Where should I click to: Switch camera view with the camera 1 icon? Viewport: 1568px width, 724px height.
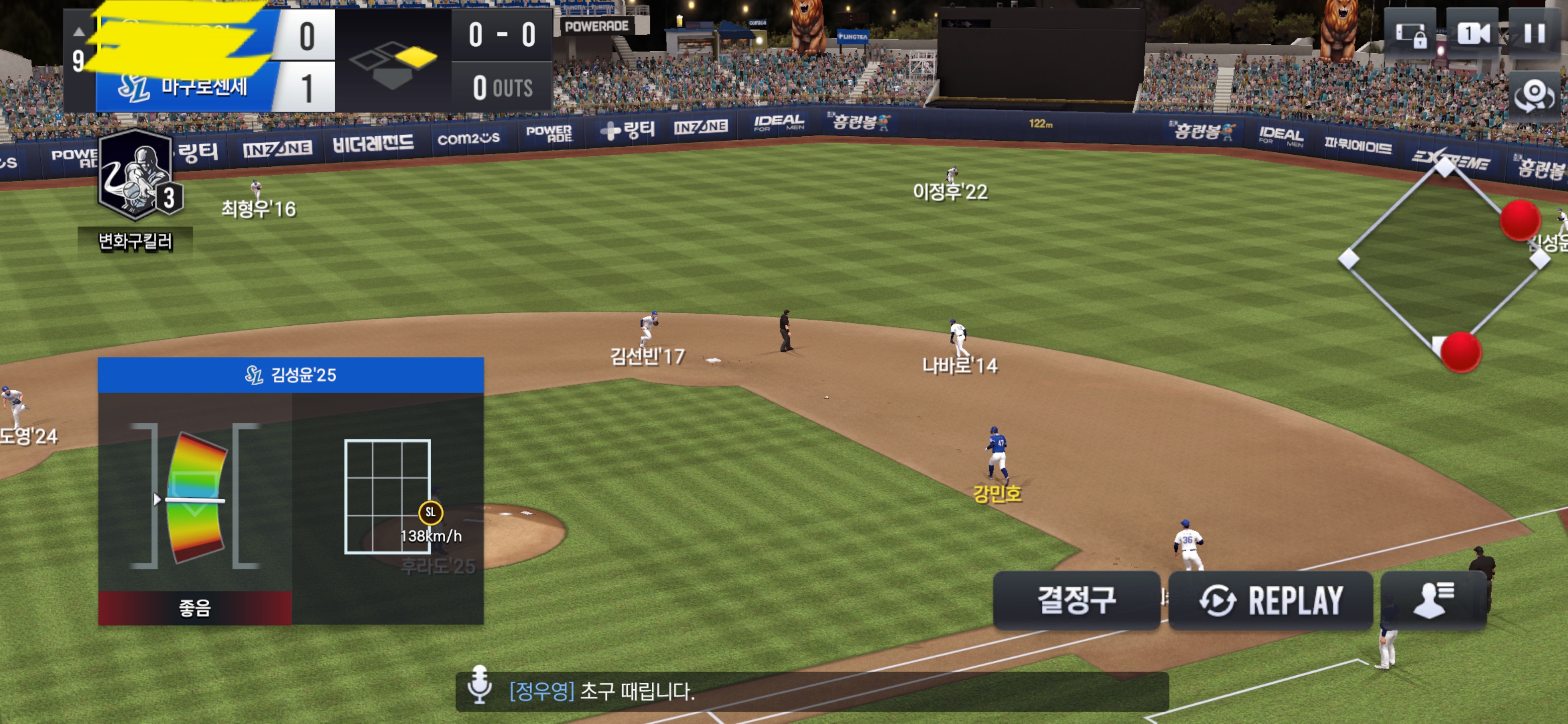point(1473,34)
